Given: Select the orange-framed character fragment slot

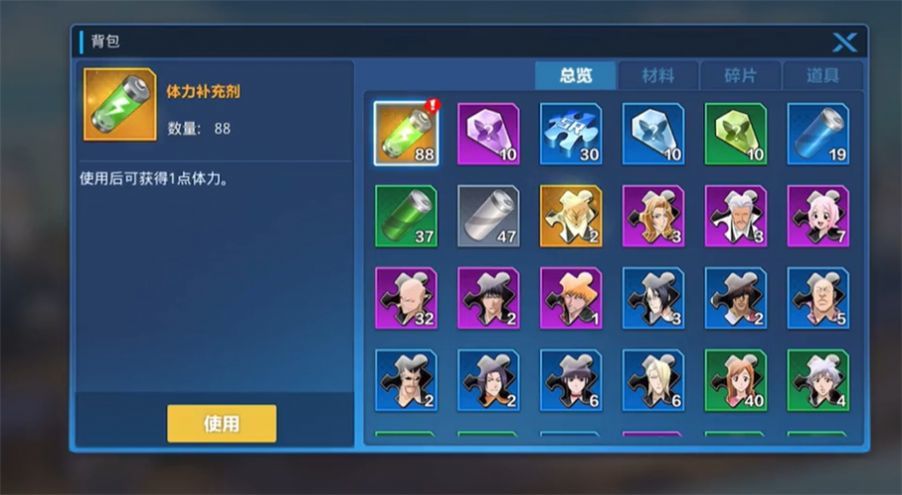Looking at the screenshot, I should (570, 215).
